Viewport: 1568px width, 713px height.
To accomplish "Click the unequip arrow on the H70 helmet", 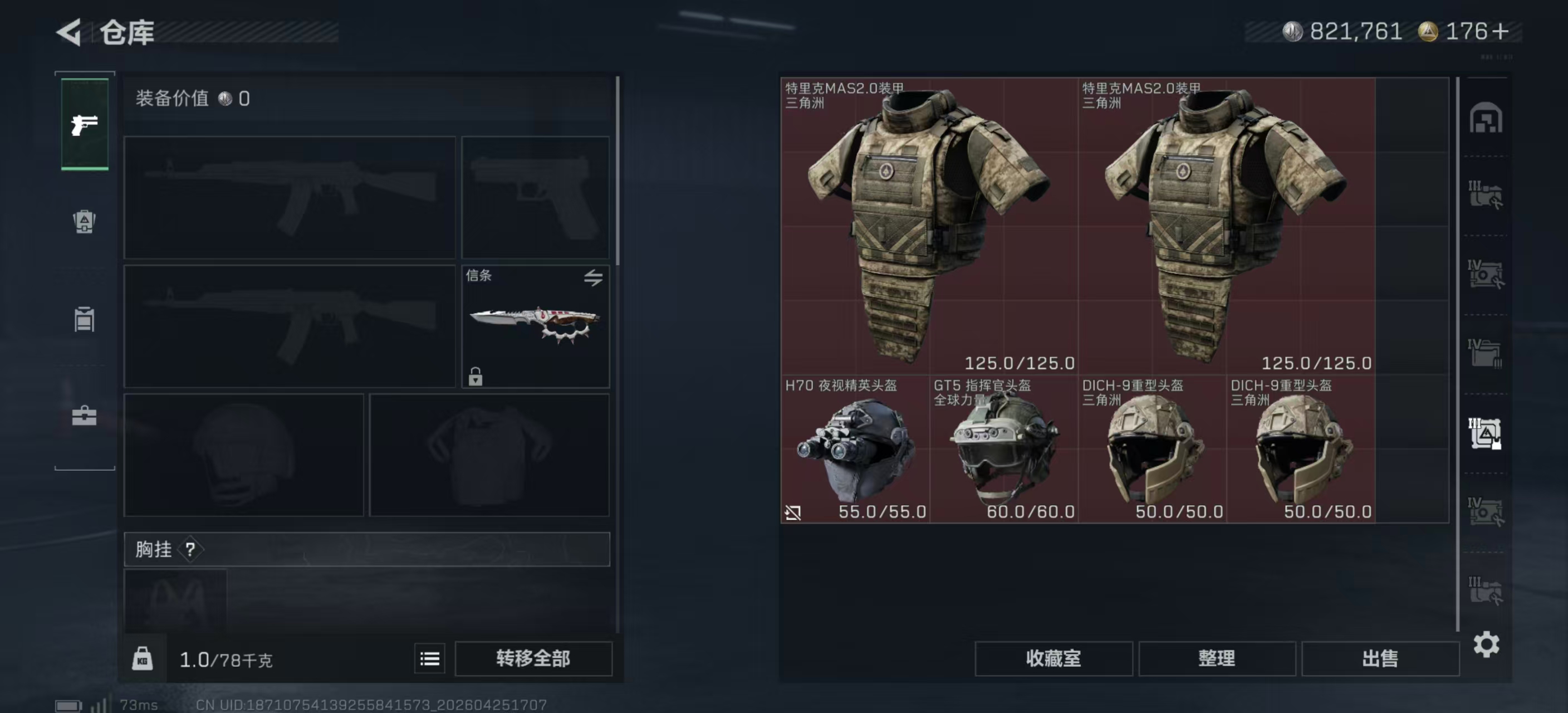I will pos(793,513).
